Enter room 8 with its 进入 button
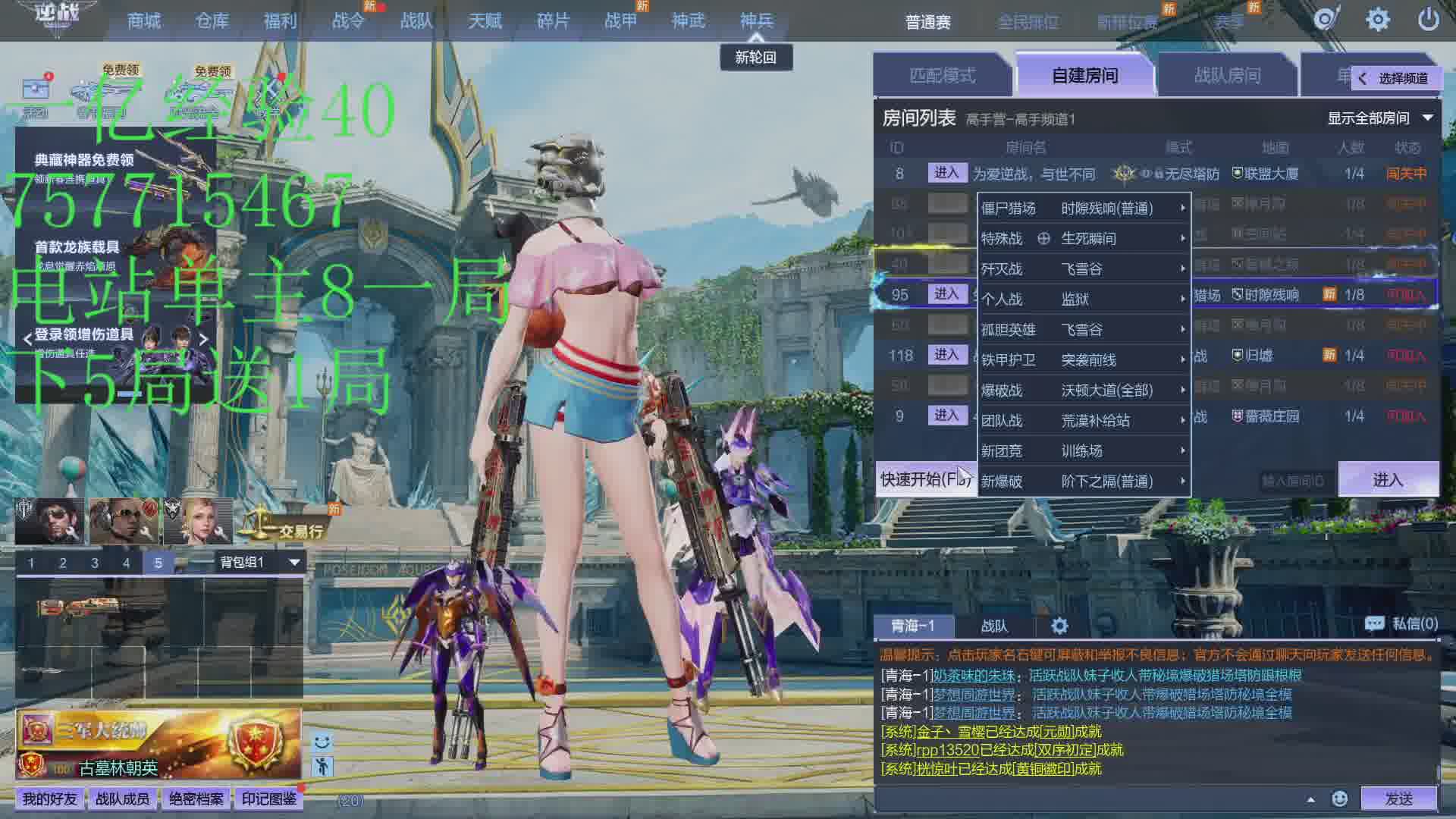The image size is (1456, 819). click(x=946, y=173)
